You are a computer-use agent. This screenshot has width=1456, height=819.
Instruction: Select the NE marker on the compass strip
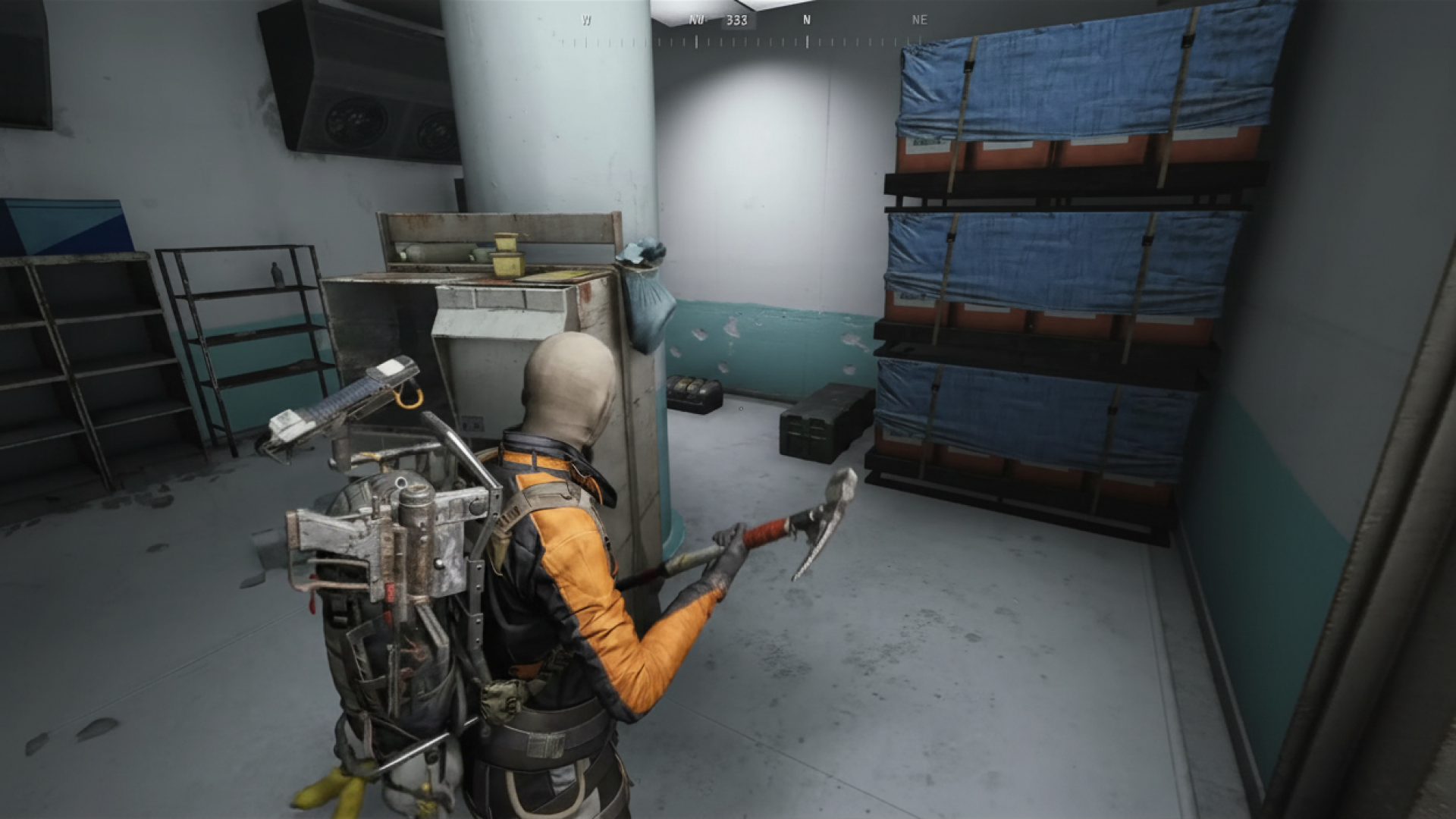pos(920,20)
